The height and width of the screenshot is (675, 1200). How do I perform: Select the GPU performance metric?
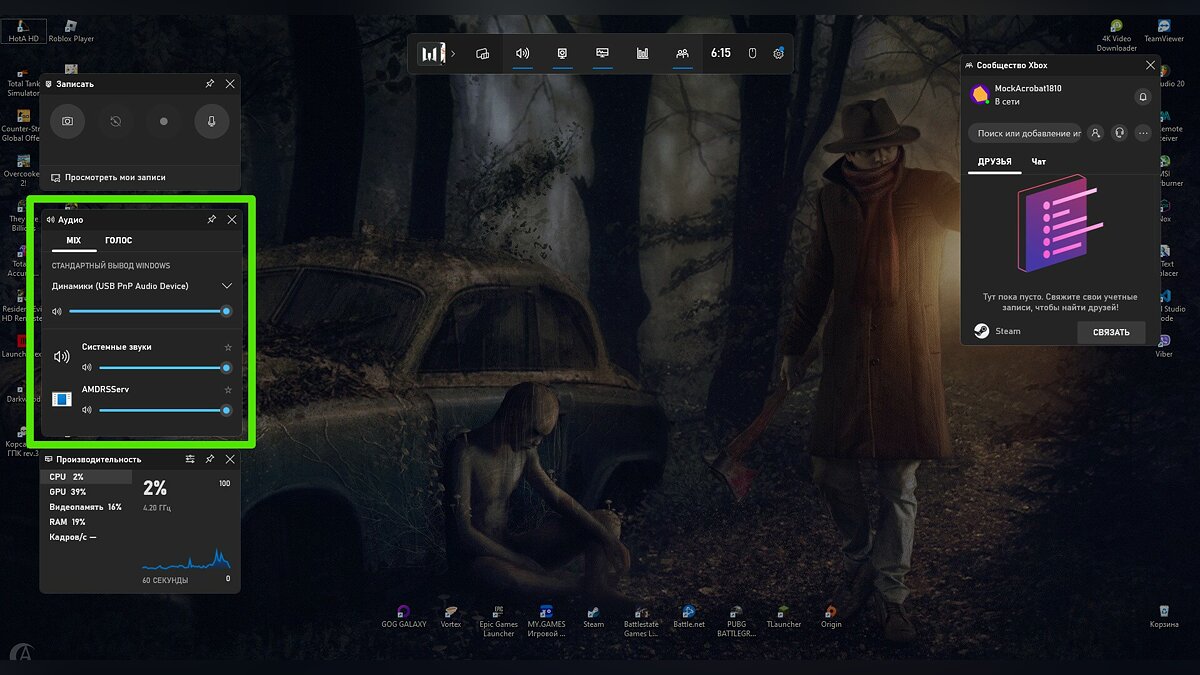pyautogui.click(x=68, y=492)
